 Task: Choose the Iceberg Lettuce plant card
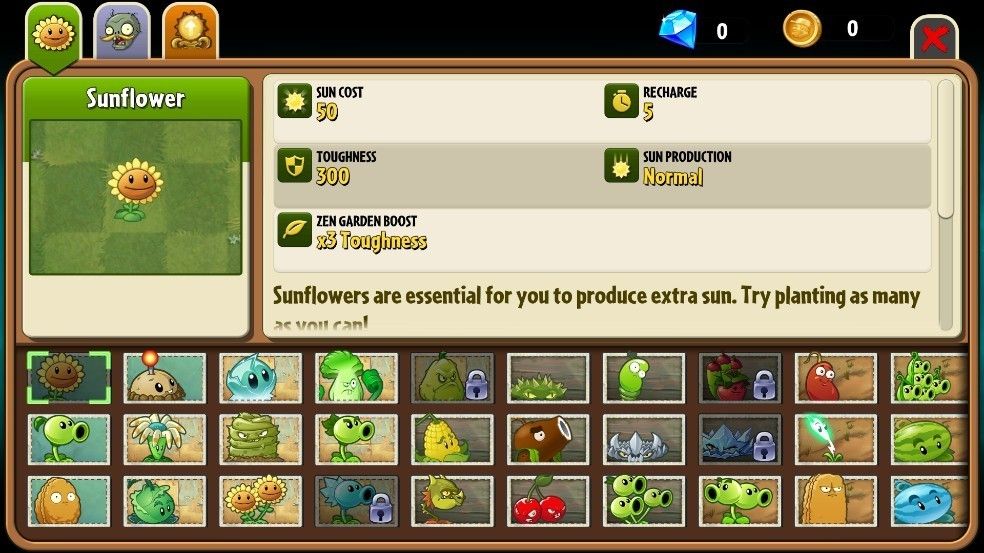coord(260,377)
